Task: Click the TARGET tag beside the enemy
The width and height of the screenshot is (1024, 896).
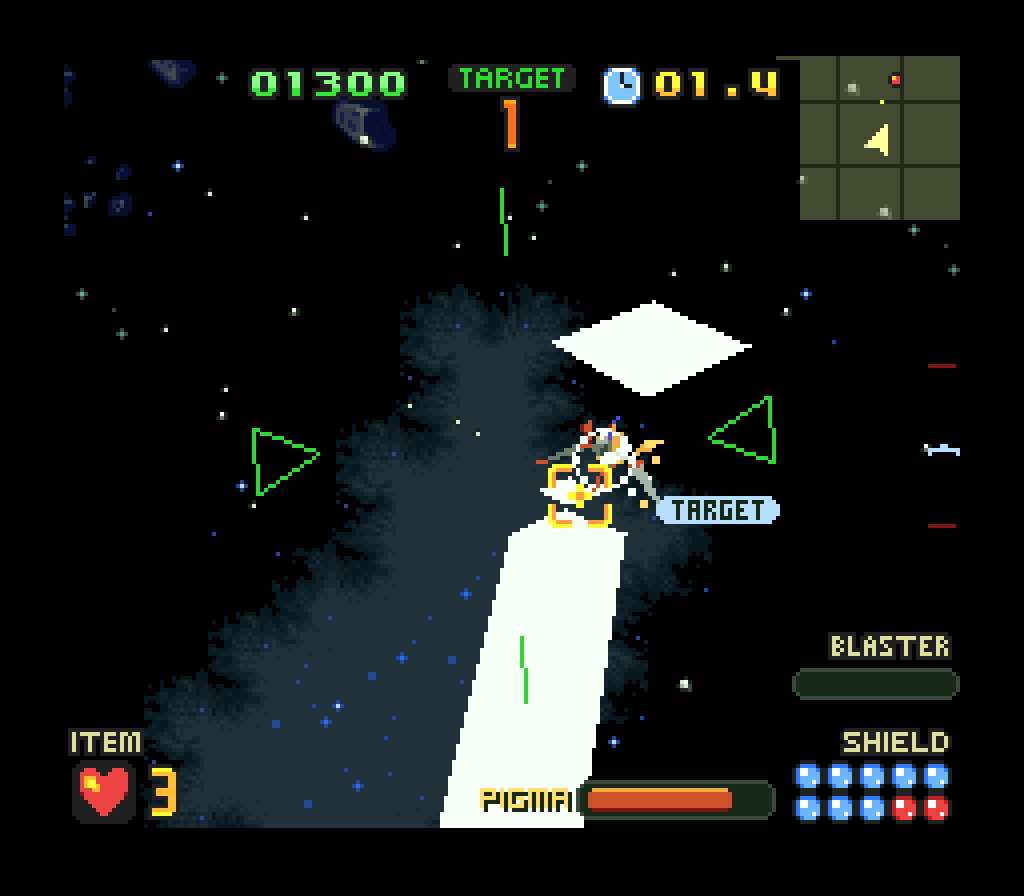Action: click(x=718, y=510)
